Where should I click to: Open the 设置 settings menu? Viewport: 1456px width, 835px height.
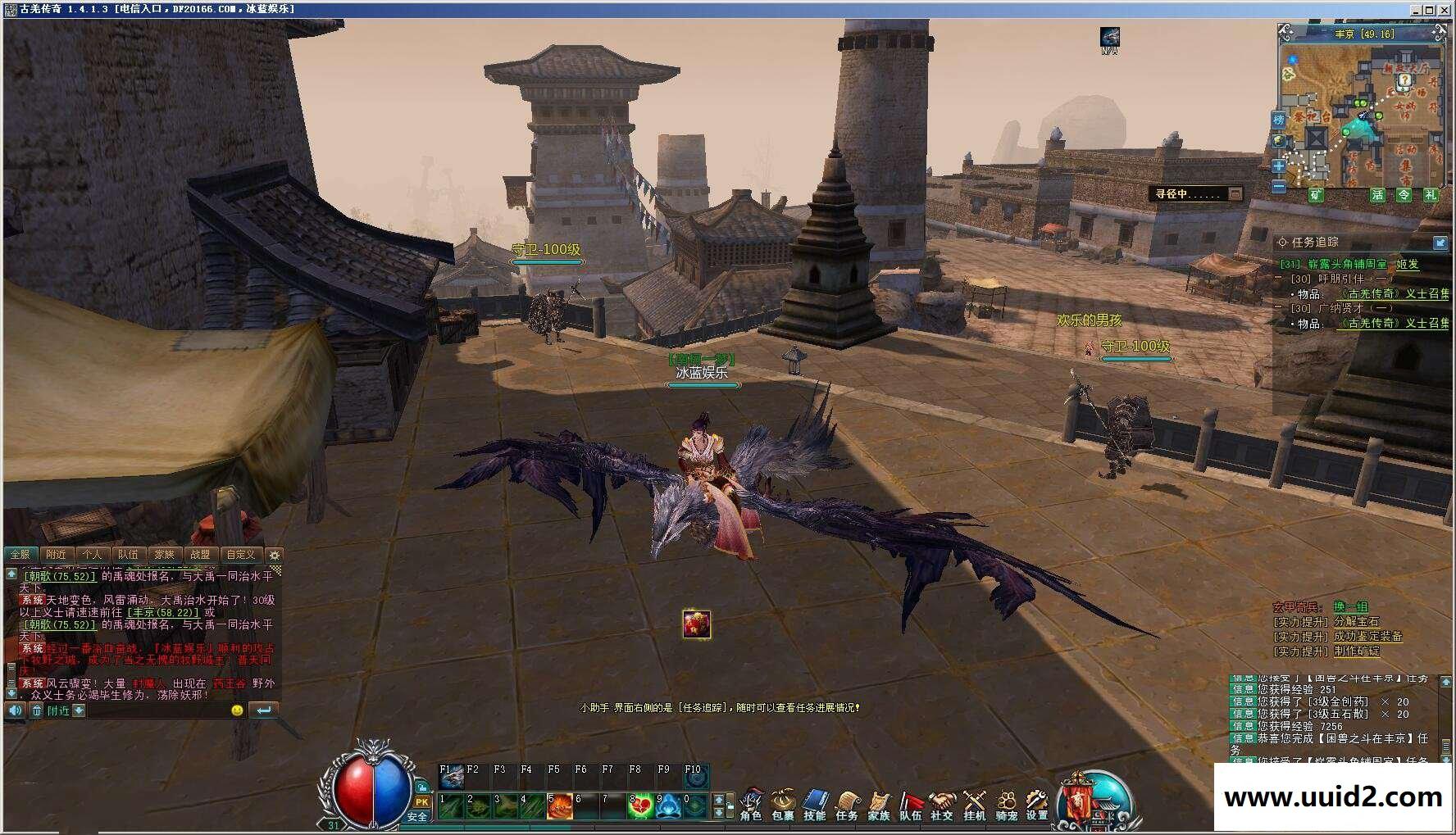pos(1037,804)
